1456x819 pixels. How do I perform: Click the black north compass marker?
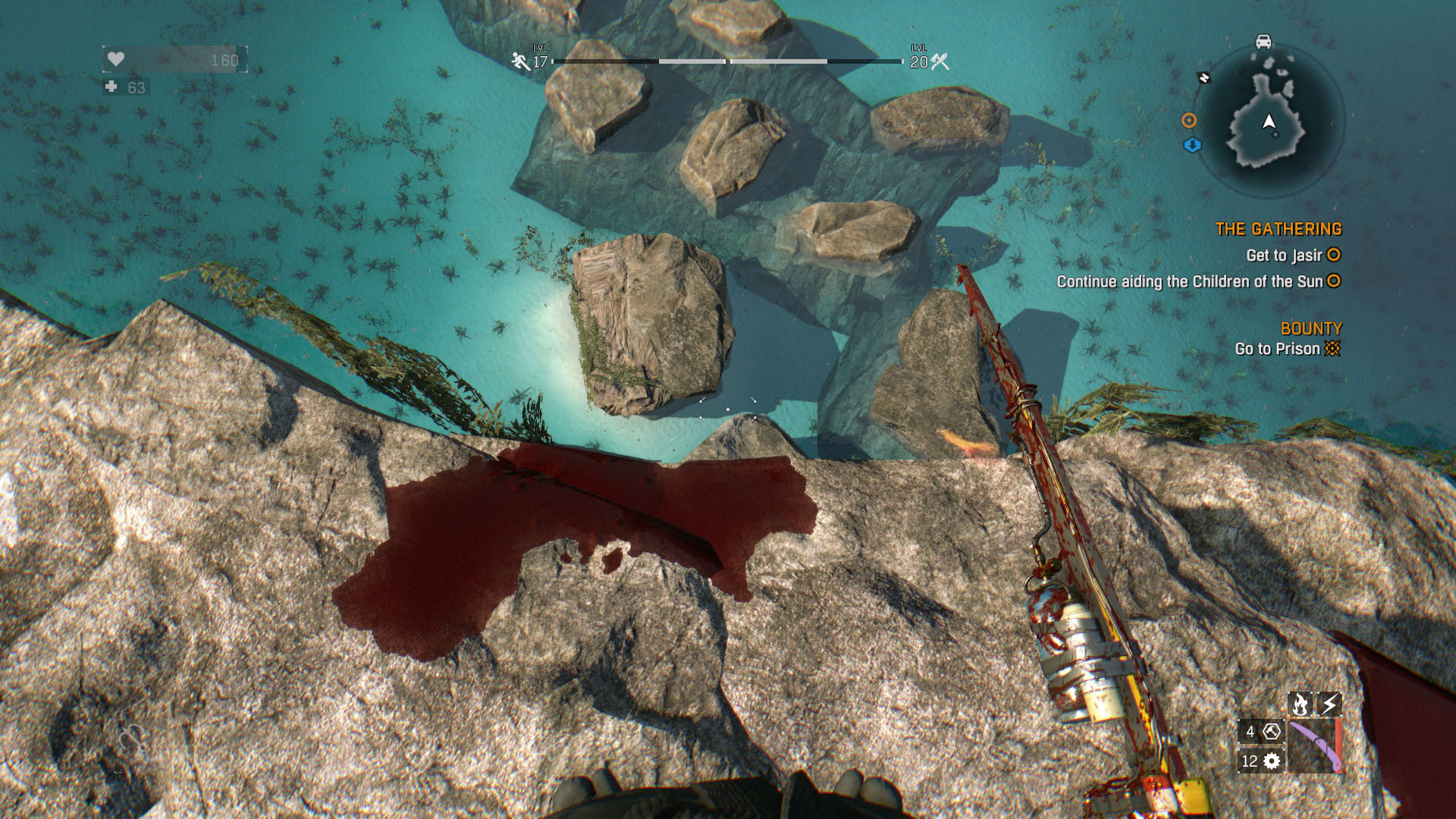pos(1203,77)
